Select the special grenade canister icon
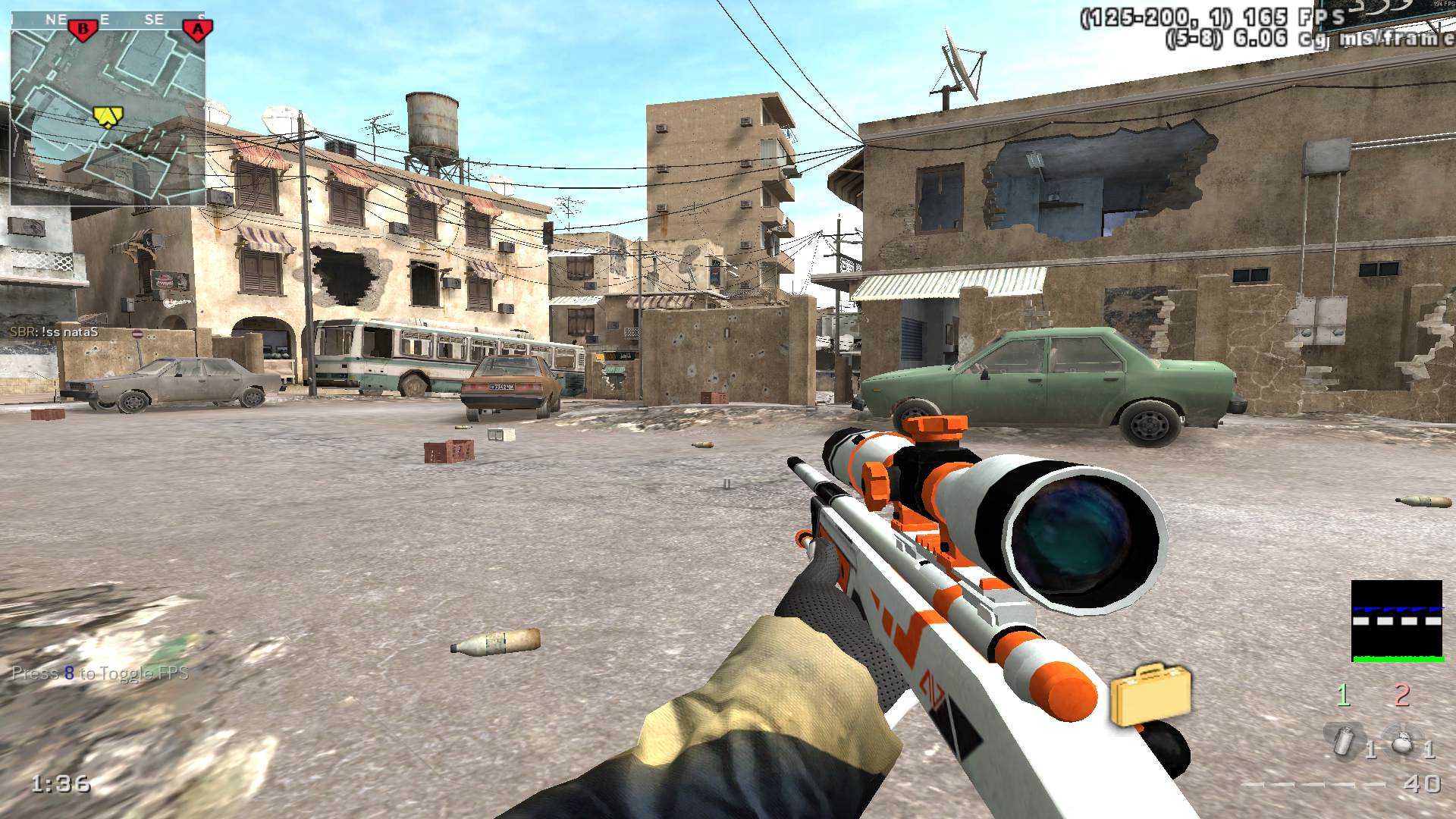The width and height of the screenshot is (1456, 819). click(1344, 742)
